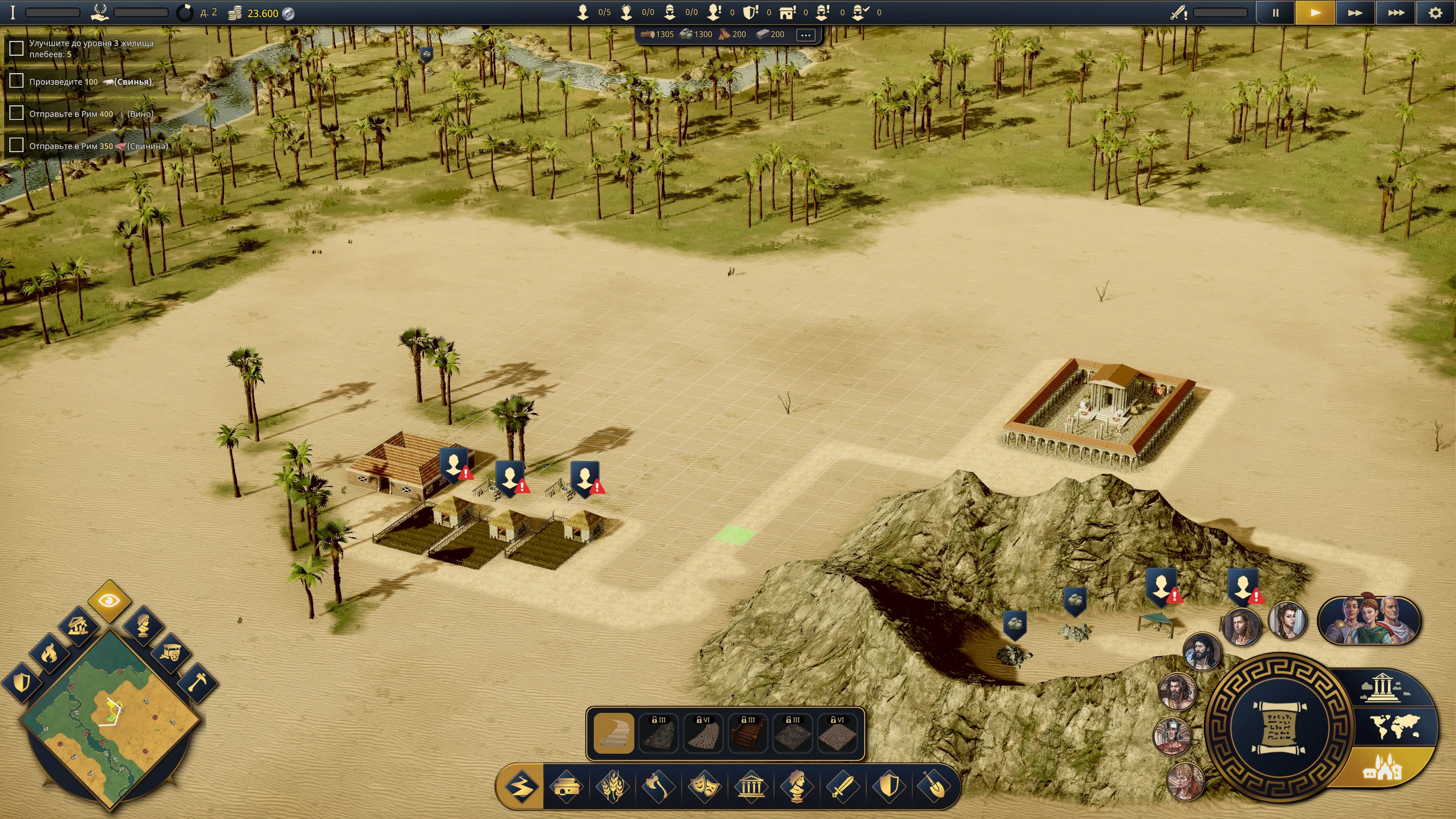Click the minimap
This screenshot has width=1456, height=819.
pyautogui.click(x=110, y=718)
